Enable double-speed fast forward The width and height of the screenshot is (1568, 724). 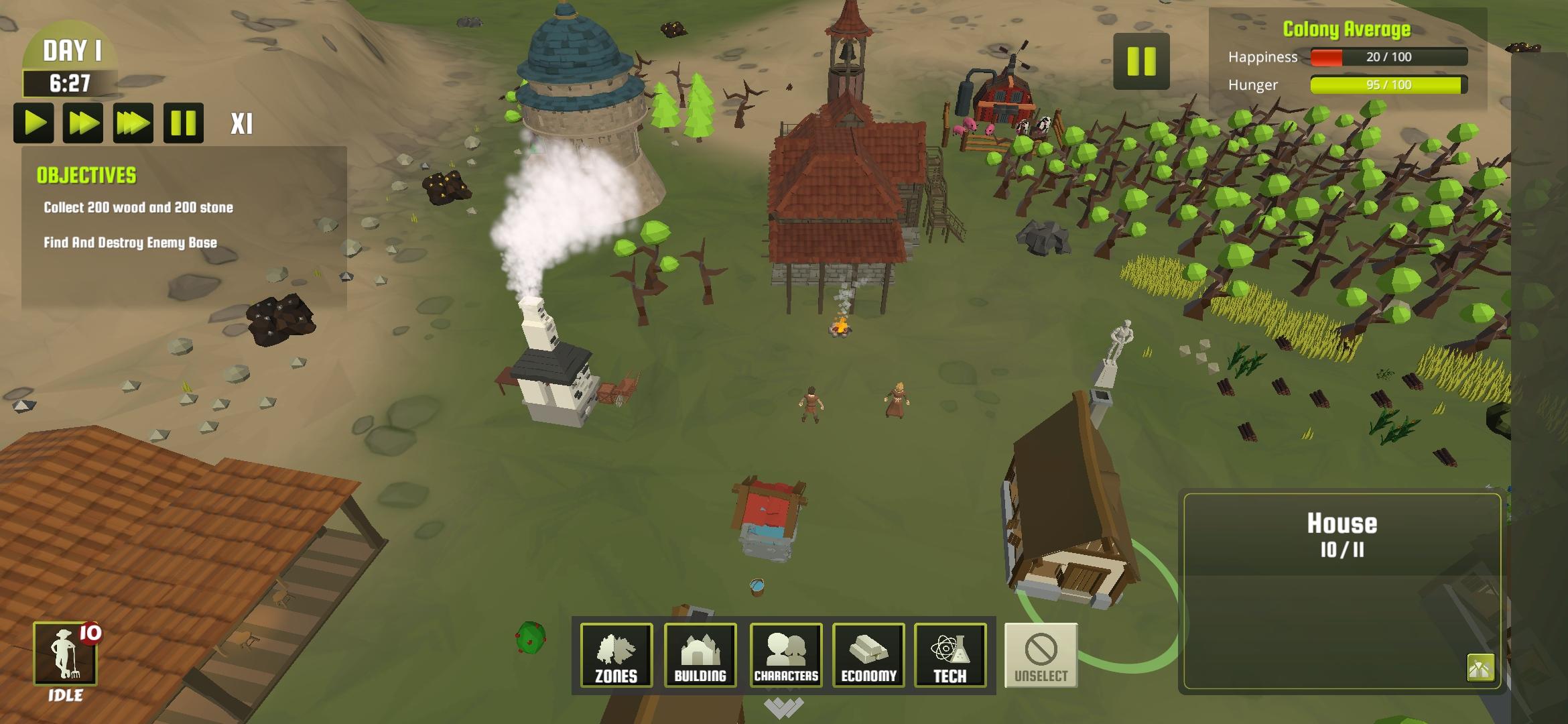point(84,122)
